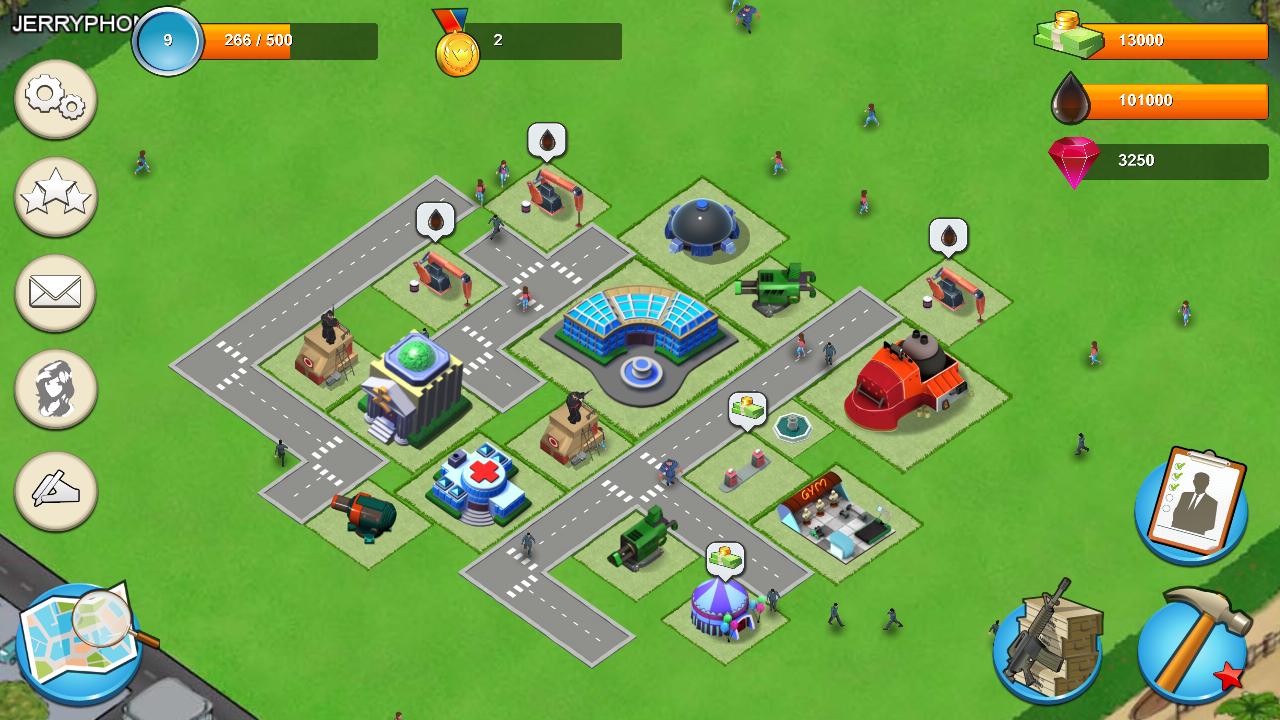Open the world map with magnifying glass
This screenshot has width=1280, height=720.
coord(80,642)
